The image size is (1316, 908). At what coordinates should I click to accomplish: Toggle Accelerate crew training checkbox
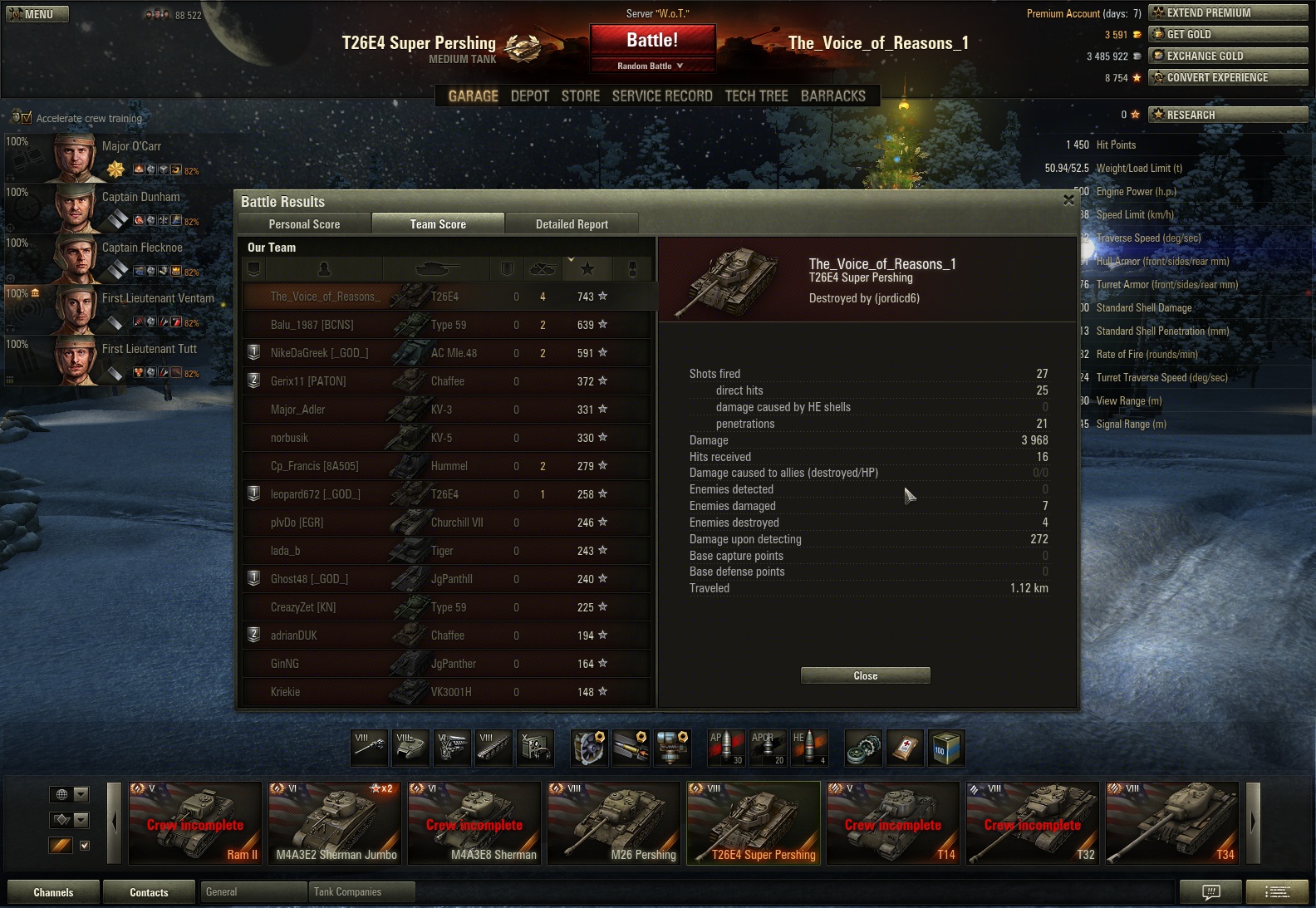point(27,118)
